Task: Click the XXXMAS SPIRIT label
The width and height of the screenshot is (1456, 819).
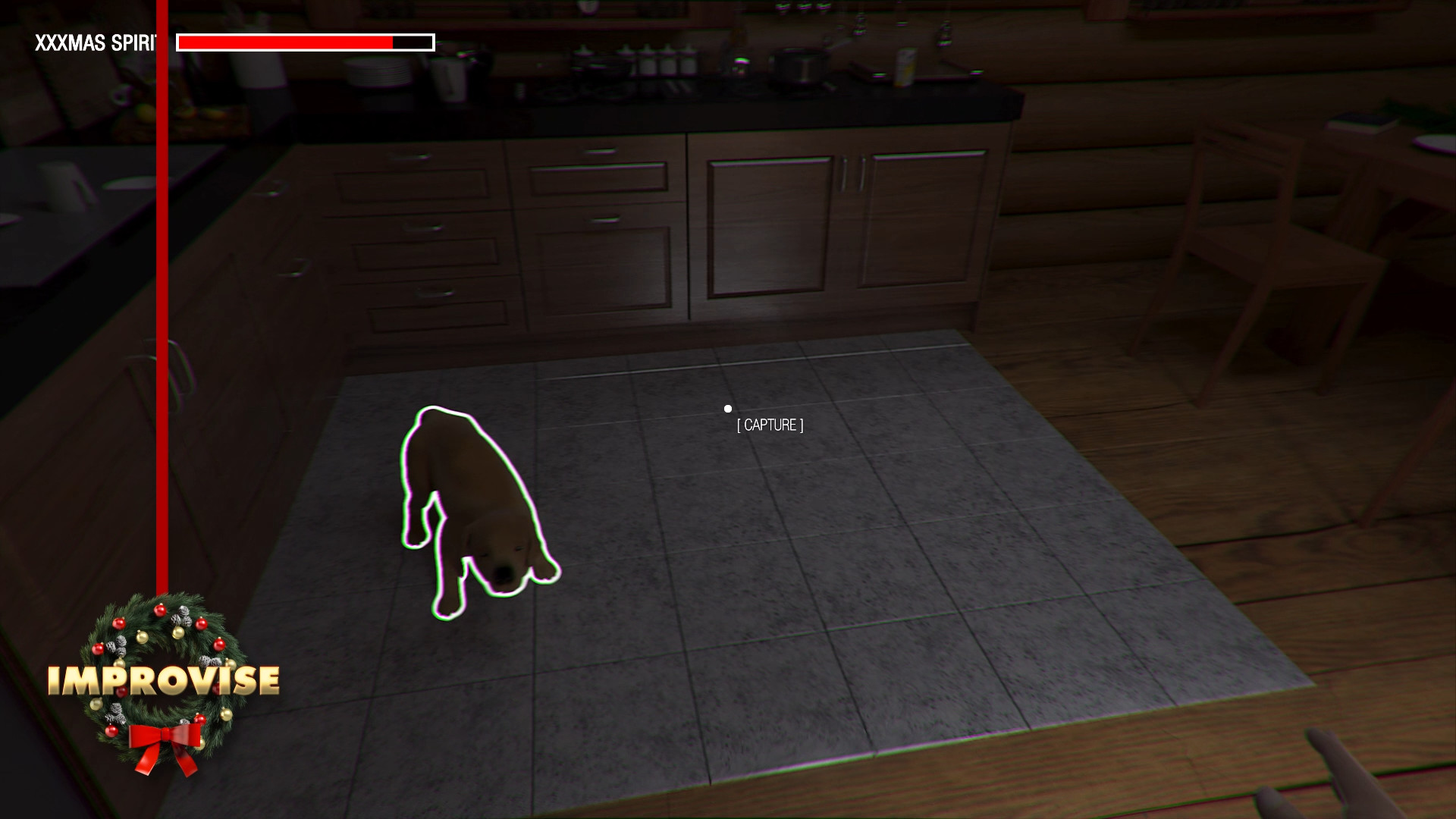Action: pos(97,41)
